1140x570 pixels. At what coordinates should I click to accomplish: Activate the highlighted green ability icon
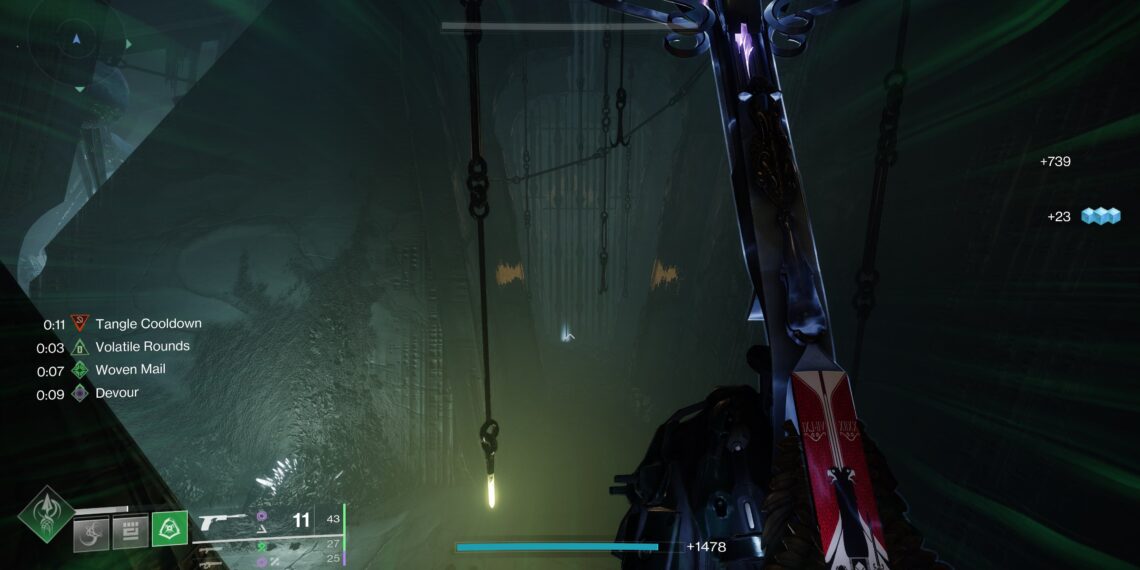coord(169,529)
